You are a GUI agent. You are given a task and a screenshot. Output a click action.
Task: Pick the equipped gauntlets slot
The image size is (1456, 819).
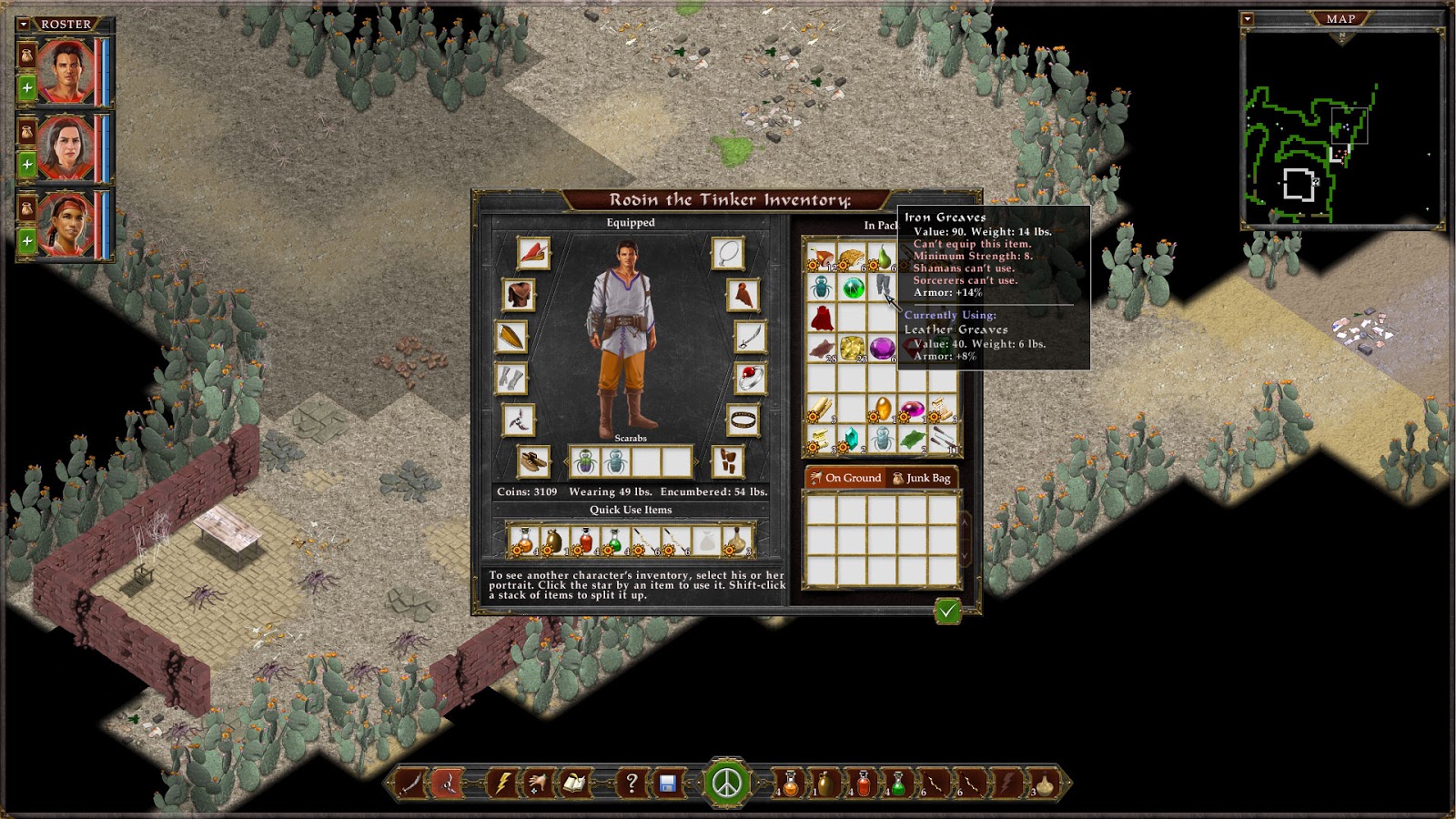pyautogui.click(x=511, y=378)
